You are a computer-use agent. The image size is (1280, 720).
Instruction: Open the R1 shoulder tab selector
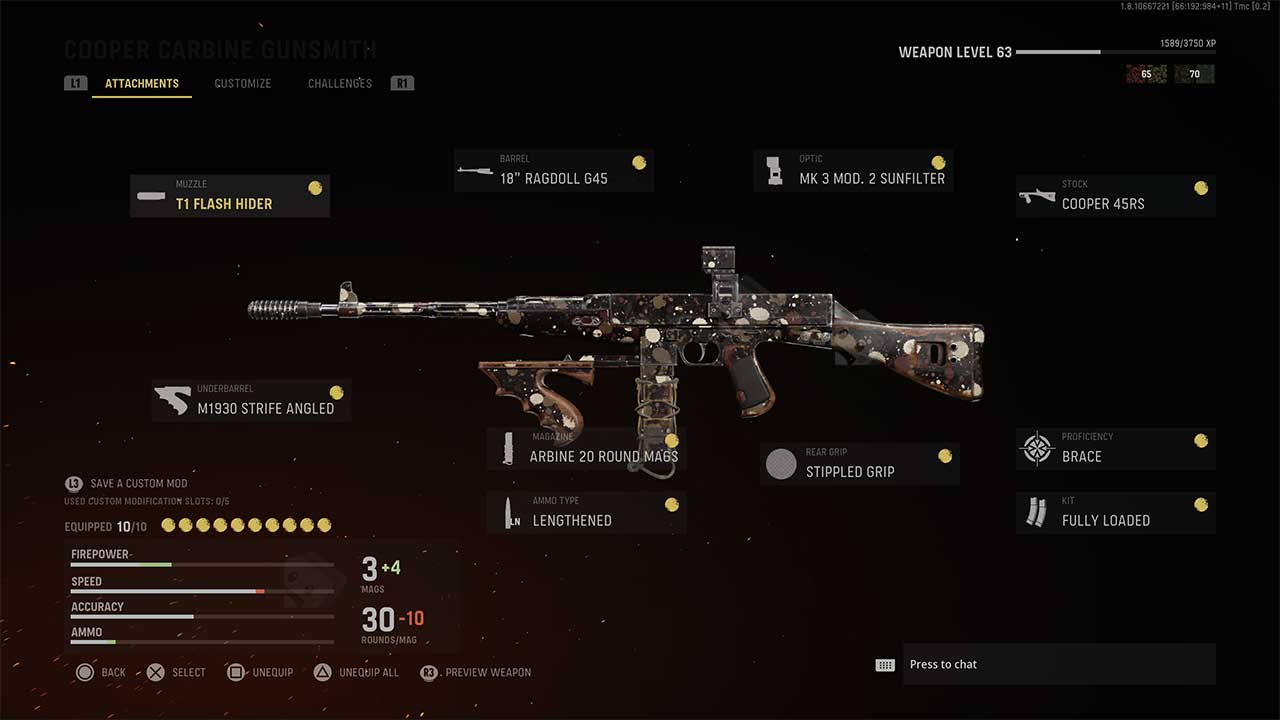402,83
